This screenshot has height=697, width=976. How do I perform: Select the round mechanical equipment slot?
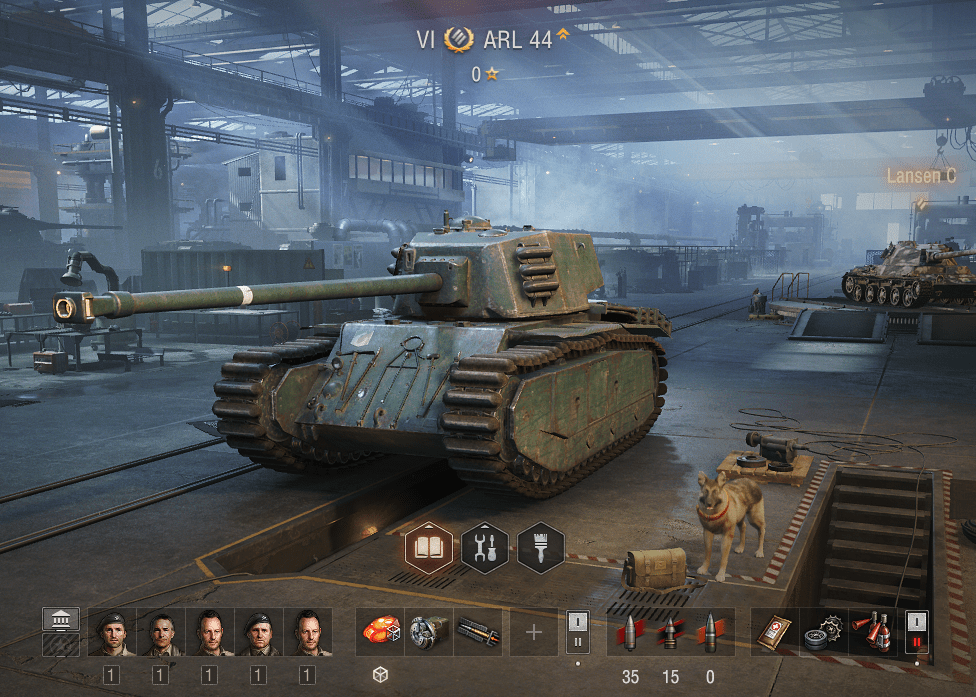[x=429, y=632]
